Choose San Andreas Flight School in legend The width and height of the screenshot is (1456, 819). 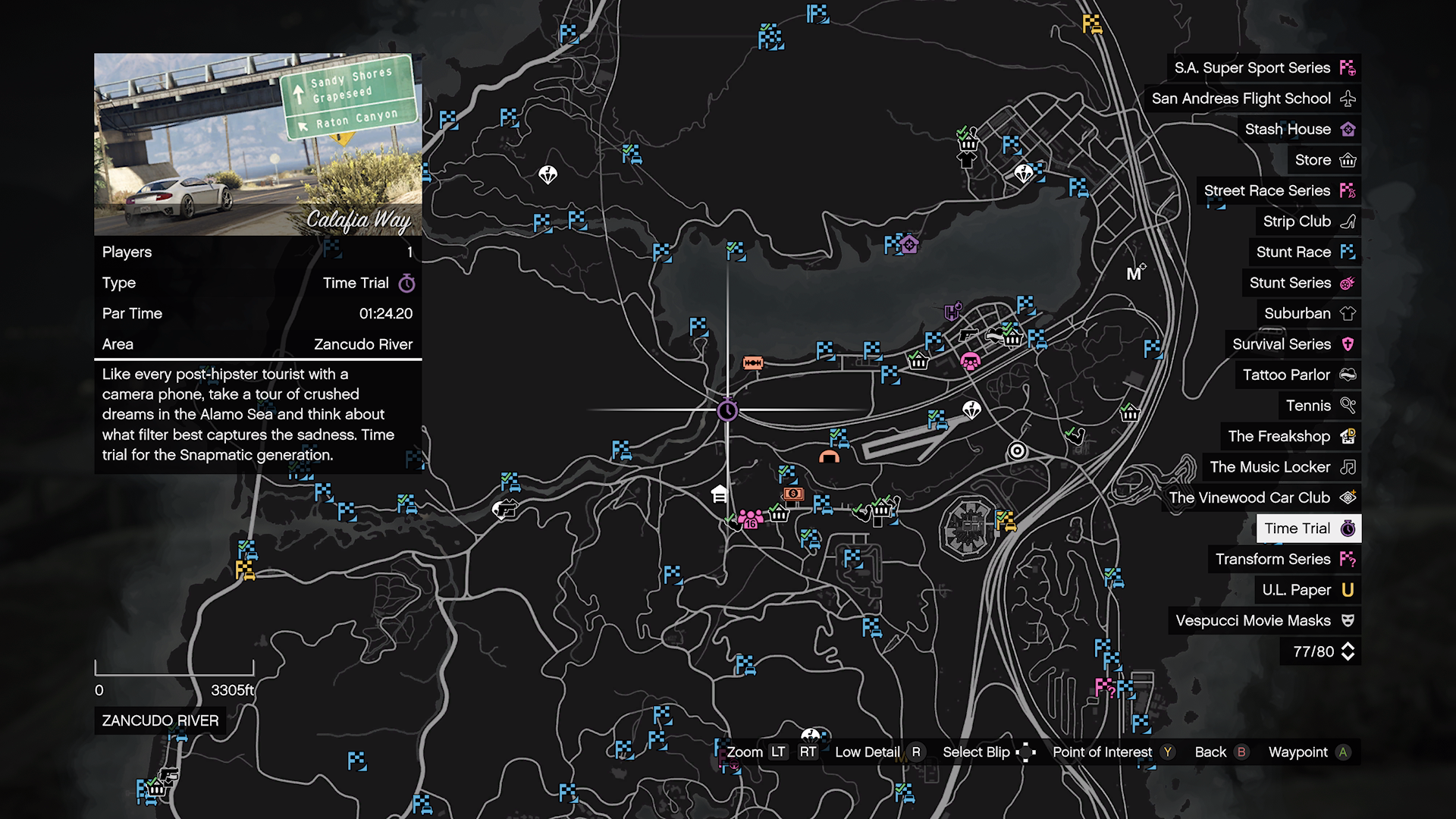(x=1253, y=99)
